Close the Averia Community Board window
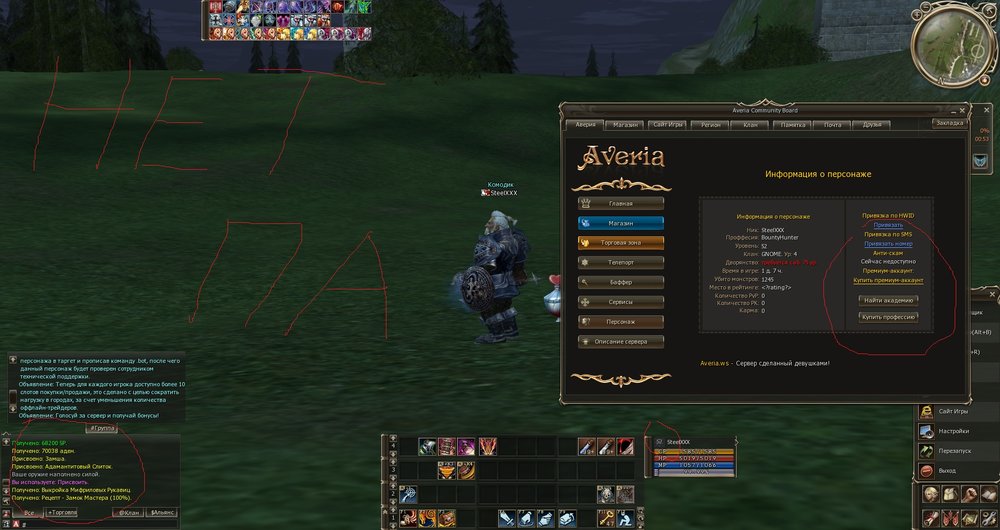Image resolution: width=1000 pixels, height=530 pixels. (x=962, y=109)
